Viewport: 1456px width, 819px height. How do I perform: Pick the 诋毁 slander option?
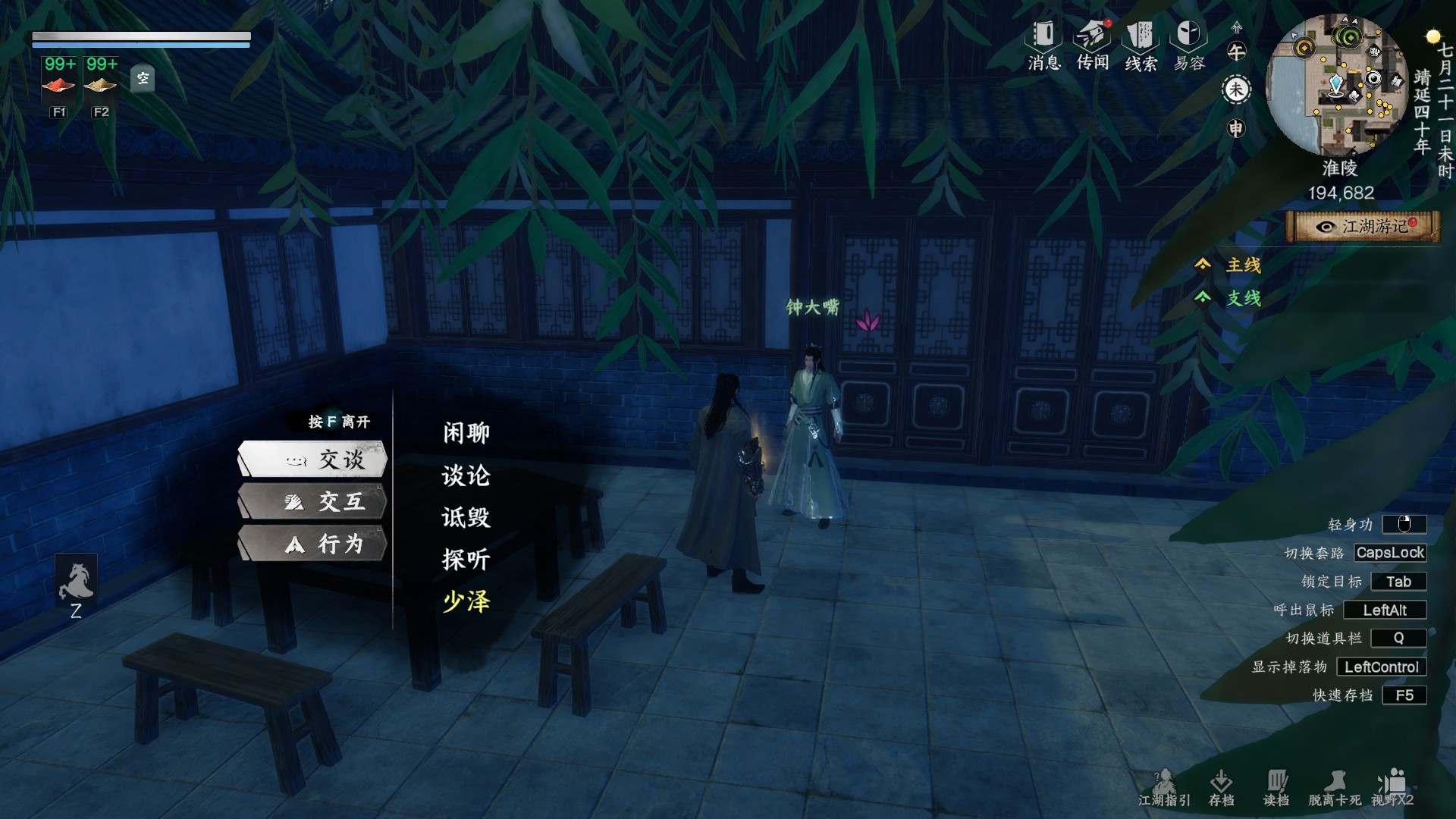[466, 518]
